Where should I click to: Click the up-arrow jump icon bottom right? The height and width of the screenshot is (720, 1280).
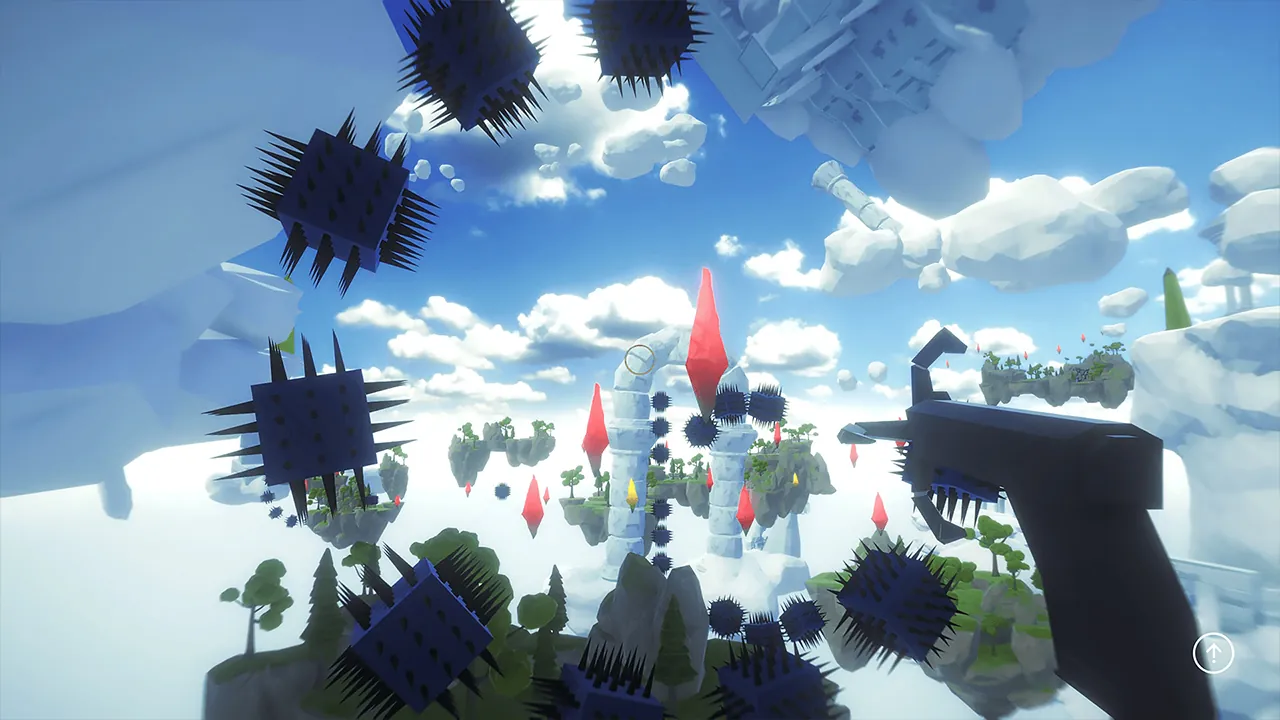pyautogui.click(x=1214, y=655)
